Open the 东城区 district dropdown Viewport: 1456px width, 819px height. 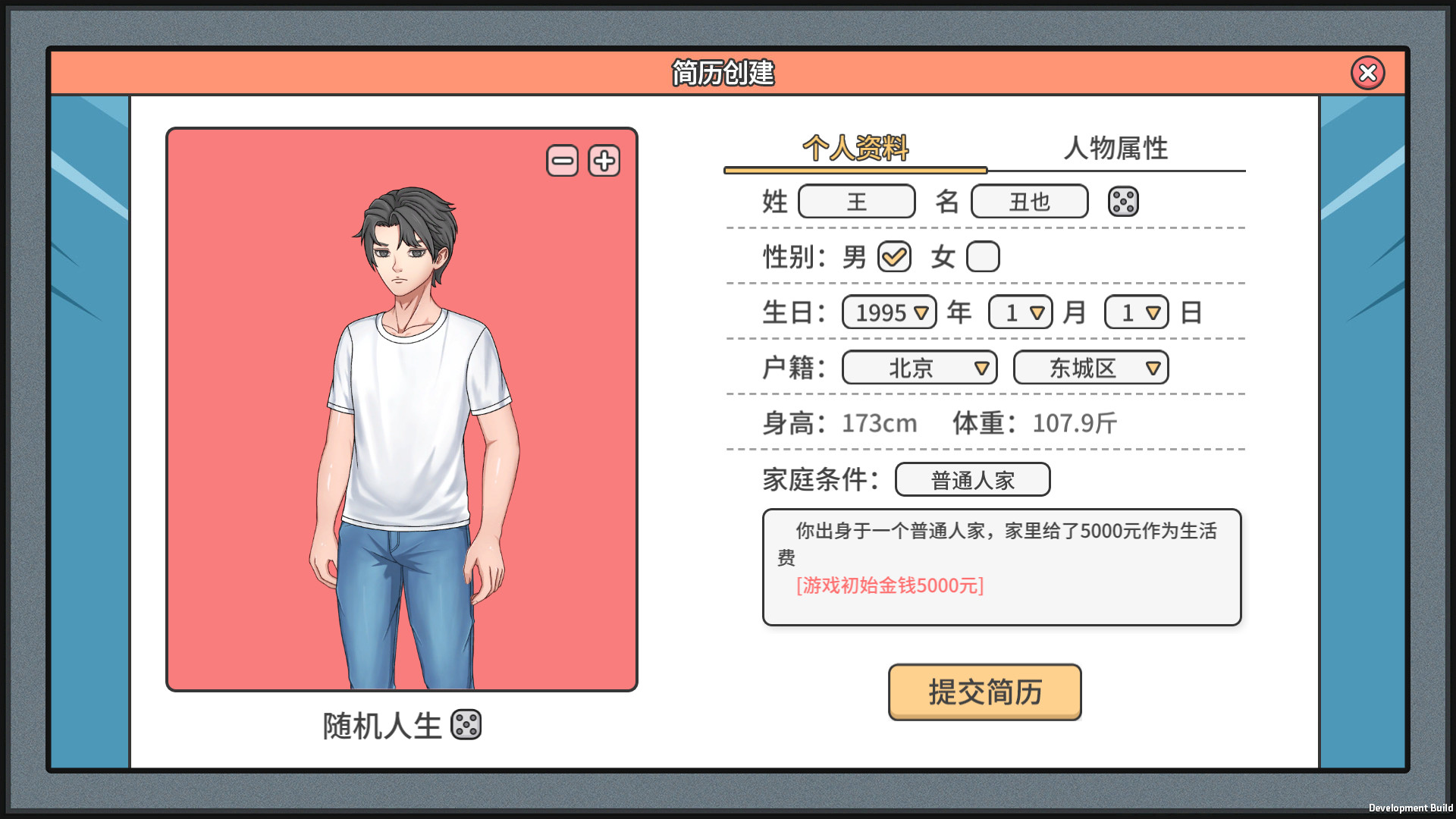[x=1090, y=368]
